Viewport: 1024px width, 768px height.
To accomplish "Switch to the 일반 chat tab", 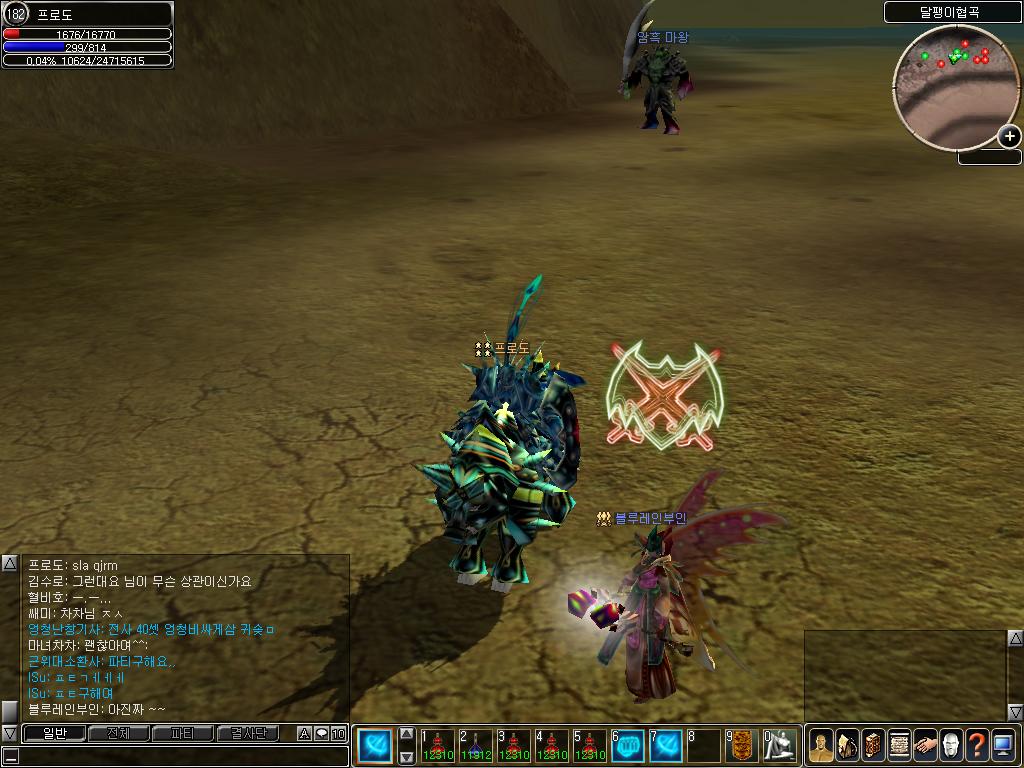I will 54,734.
